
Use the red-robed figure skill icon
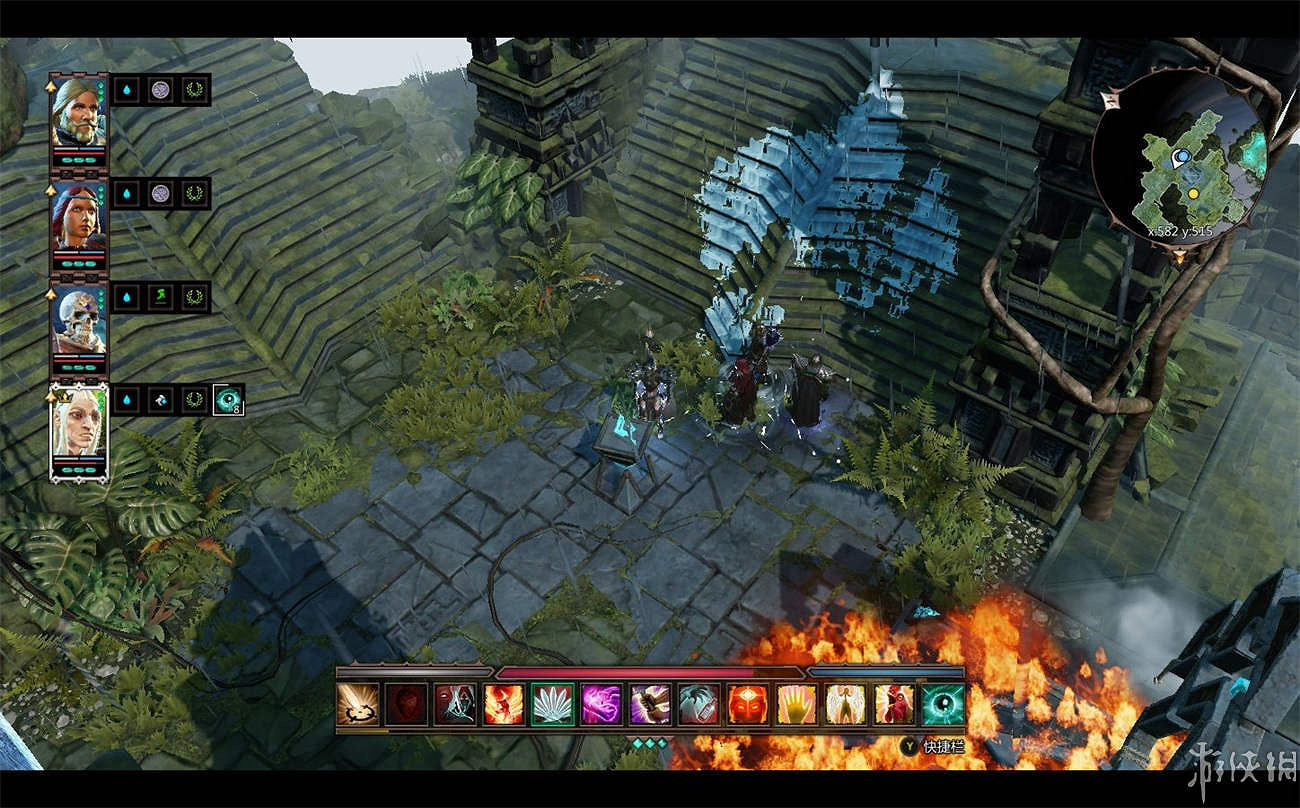894,704
